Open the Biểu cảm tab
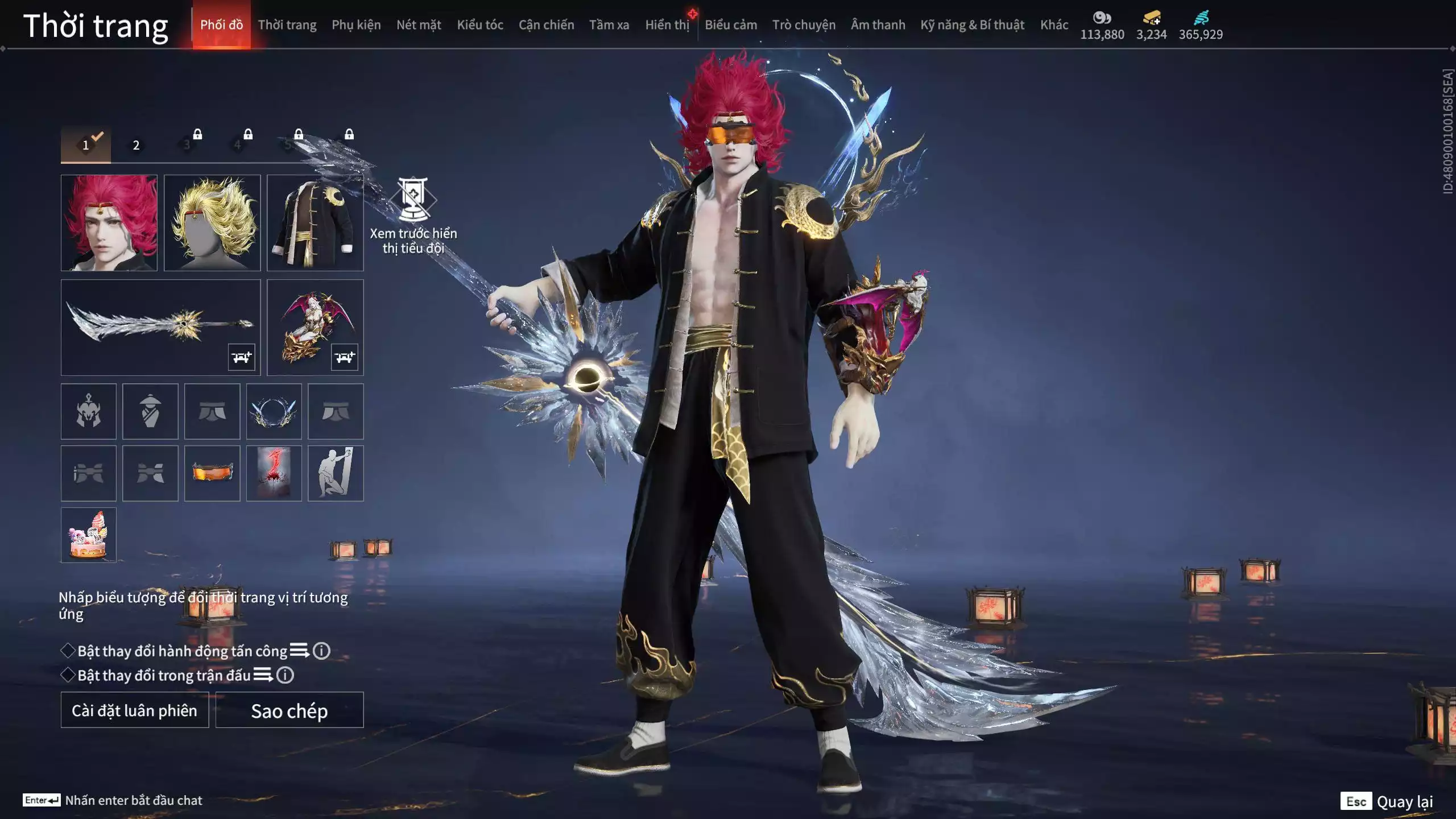Image resolution: width=1456 pixels, height=819 pixels. coord(731,25)
